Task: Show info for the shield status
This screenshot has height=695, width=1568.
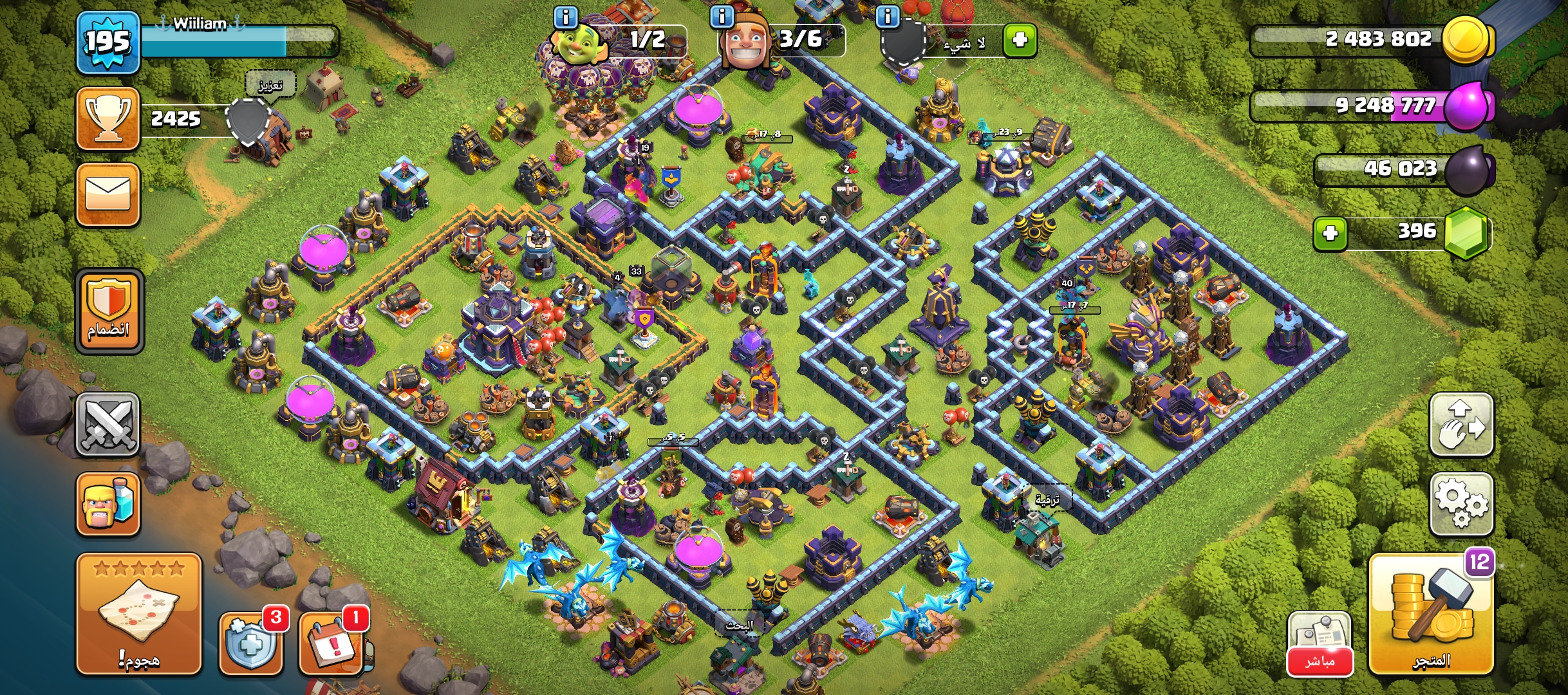Action: (x=887, y=16)
